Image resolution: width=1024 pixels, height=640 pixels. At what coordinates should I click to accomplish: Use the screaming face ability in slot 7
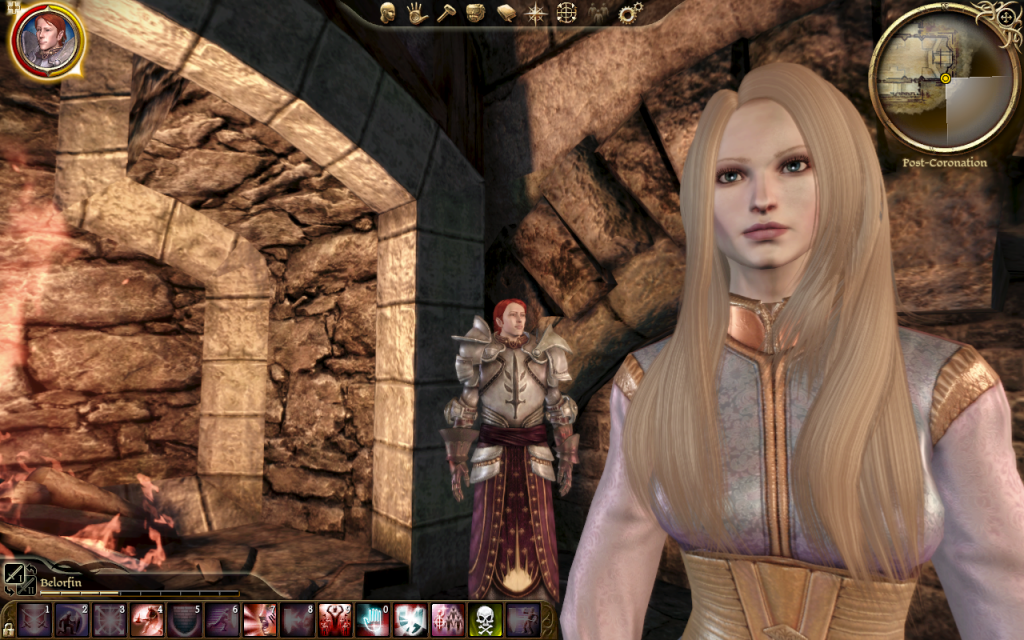(x=259, y=620)
